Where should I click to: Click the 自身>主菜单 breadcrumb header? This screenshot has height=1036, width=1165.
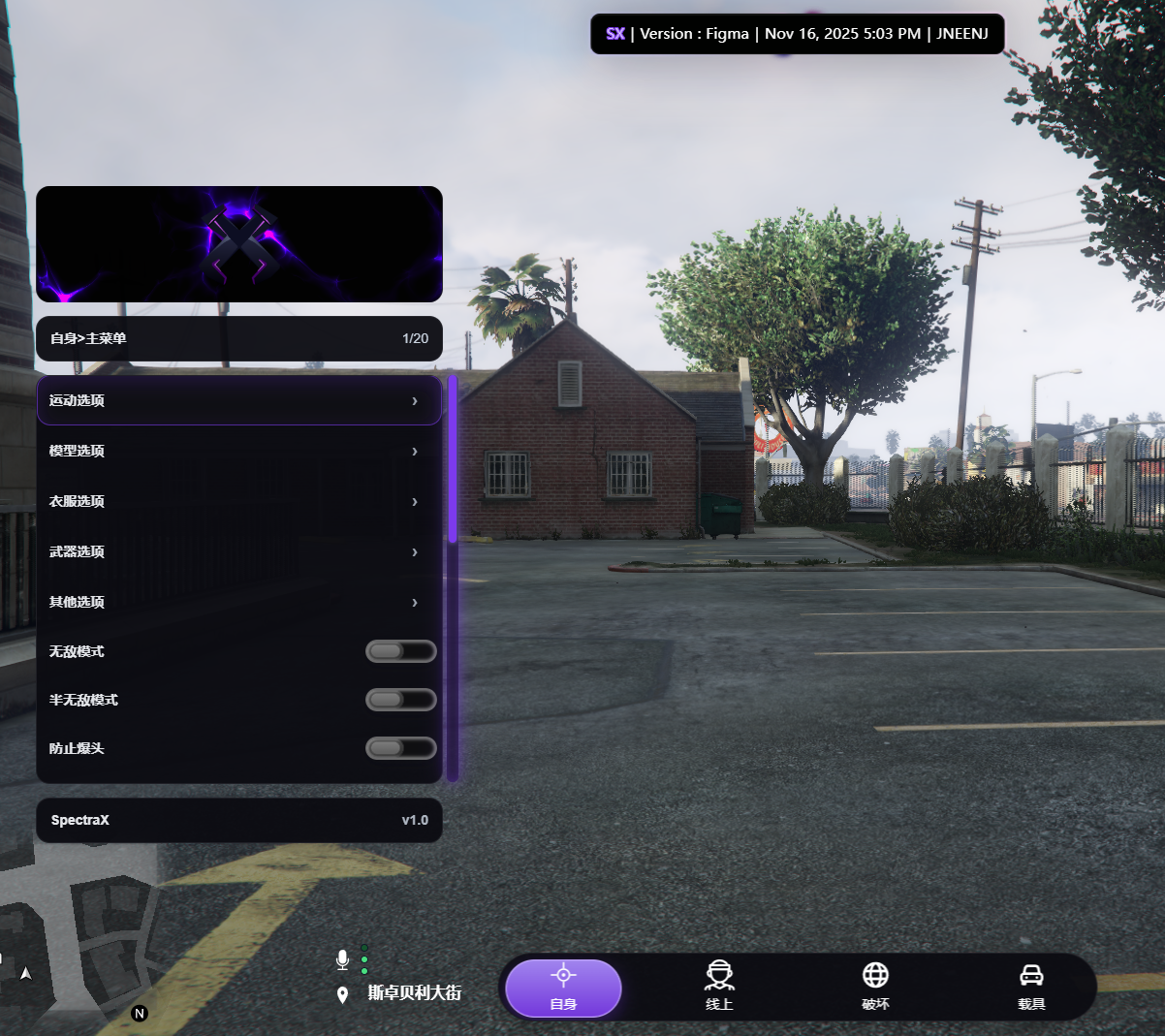click(239, 338)
